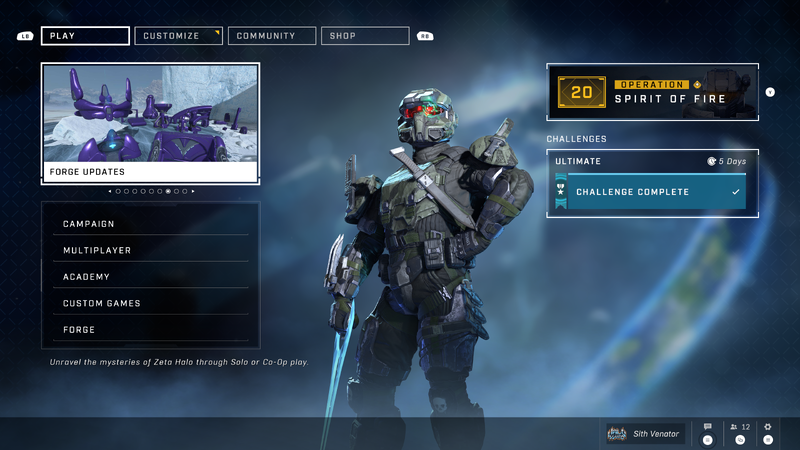
Task: Go back in news carousel with left arrow
Action: [110, 191]
